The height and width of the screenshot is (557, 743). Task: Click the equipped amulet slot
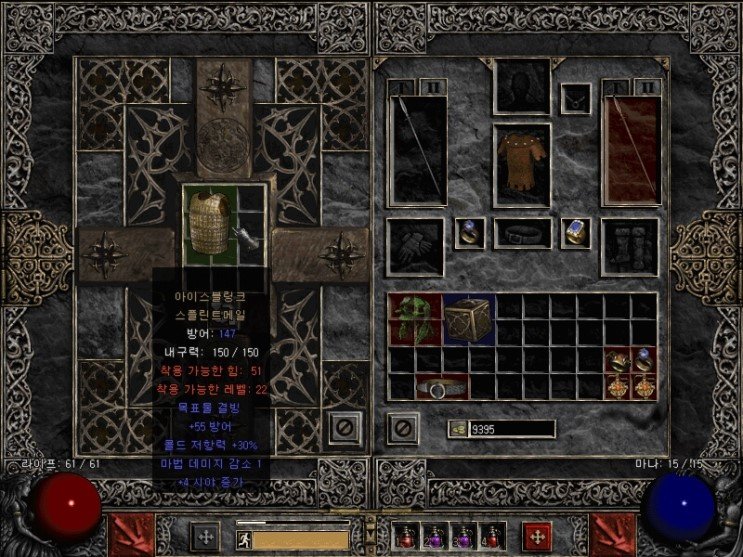[575, 98]
